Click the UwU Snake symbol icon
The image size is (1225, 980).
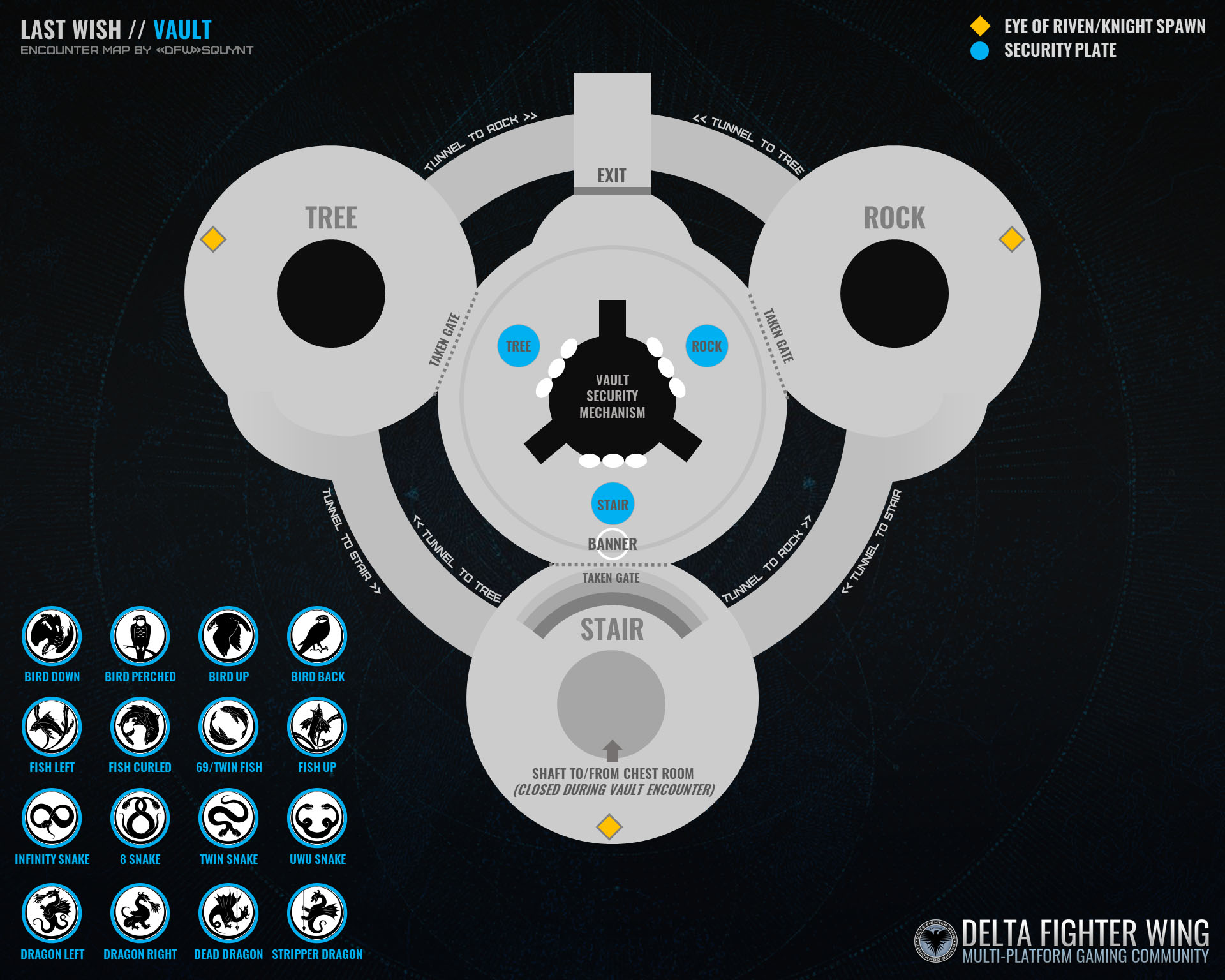(x=317, y=818)
